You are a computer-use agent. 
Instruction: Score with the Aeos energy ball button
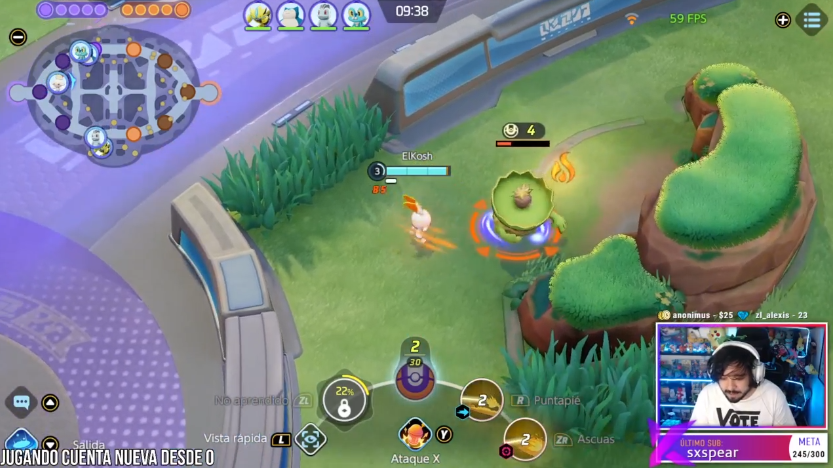point(414,378)
